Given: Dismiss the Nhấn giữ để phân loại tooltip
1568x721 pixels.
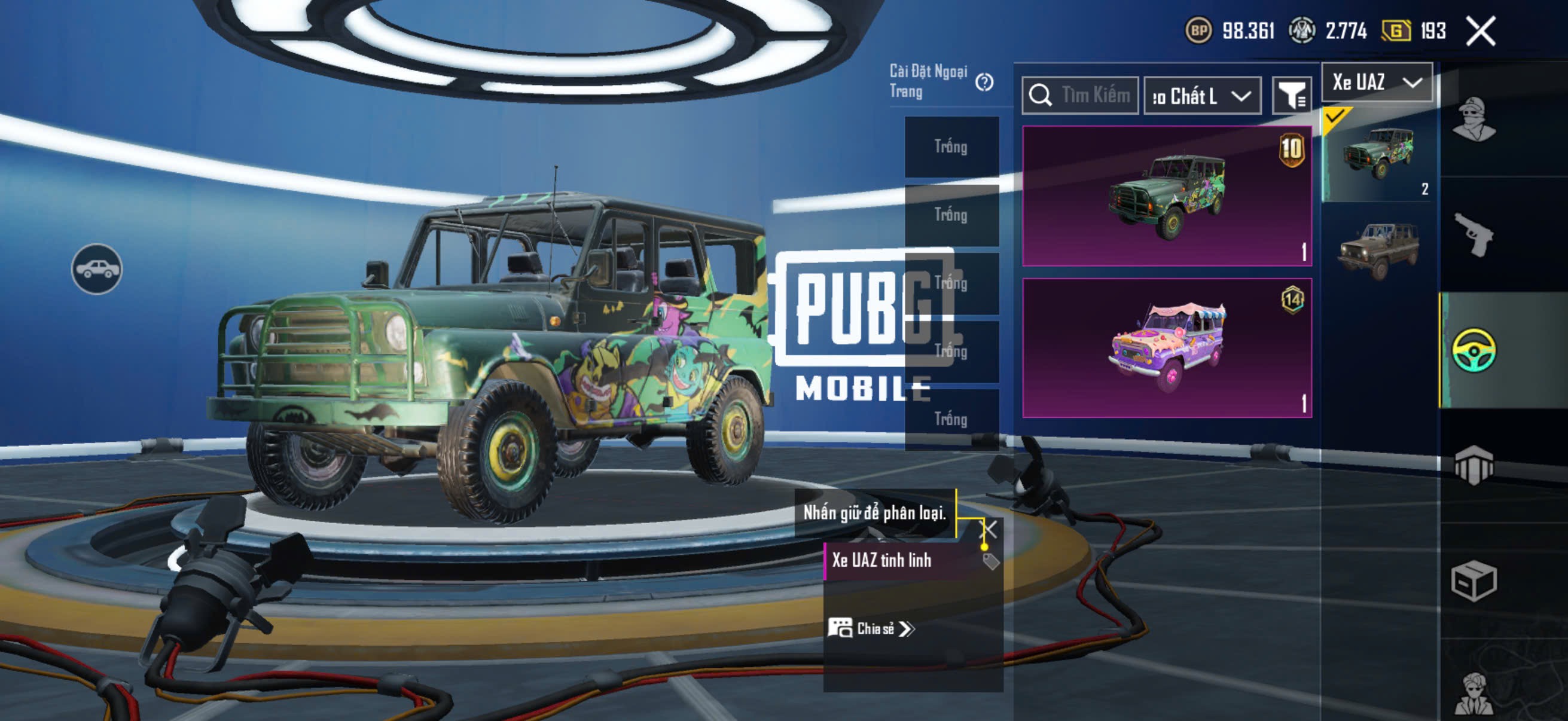Looking at the screenshot, I should (x=989, y=529).
